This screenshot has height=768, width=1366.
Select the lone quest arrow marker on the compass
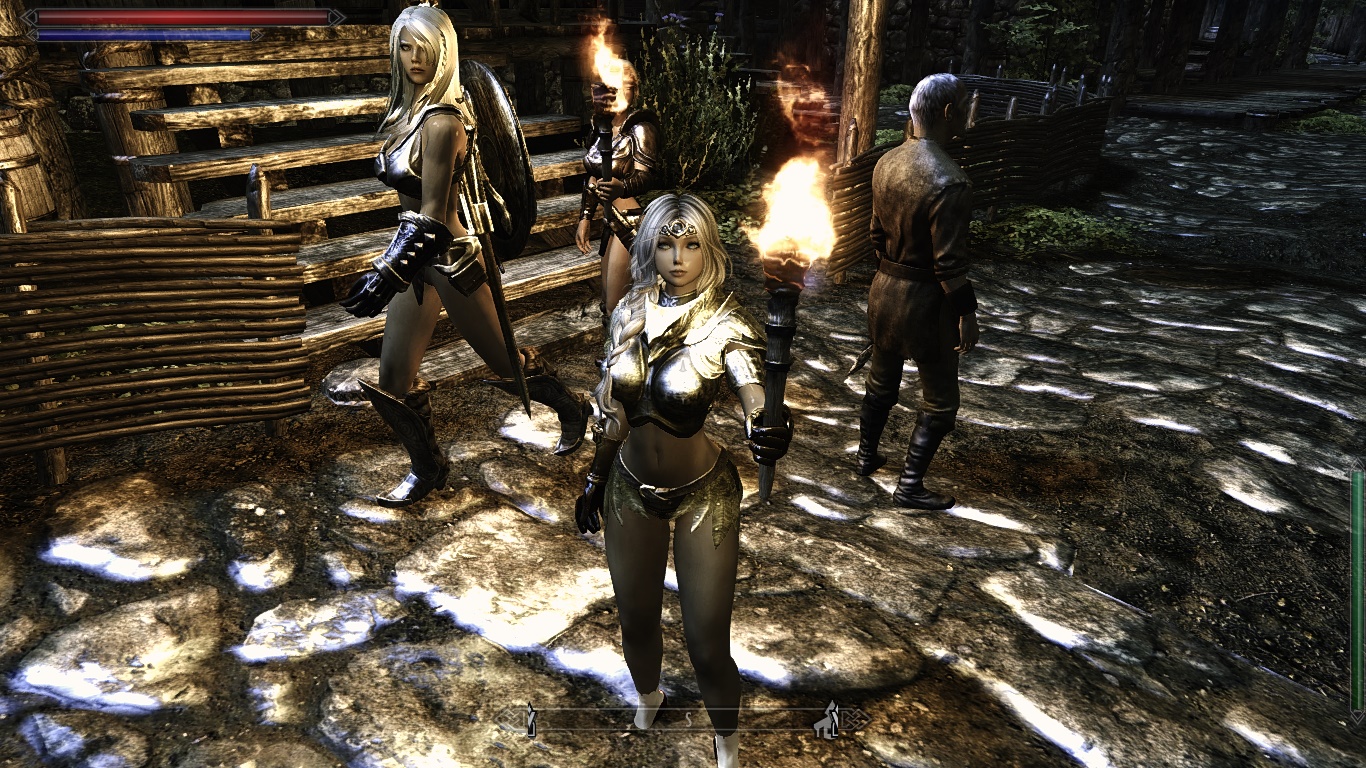pos(531,719)
